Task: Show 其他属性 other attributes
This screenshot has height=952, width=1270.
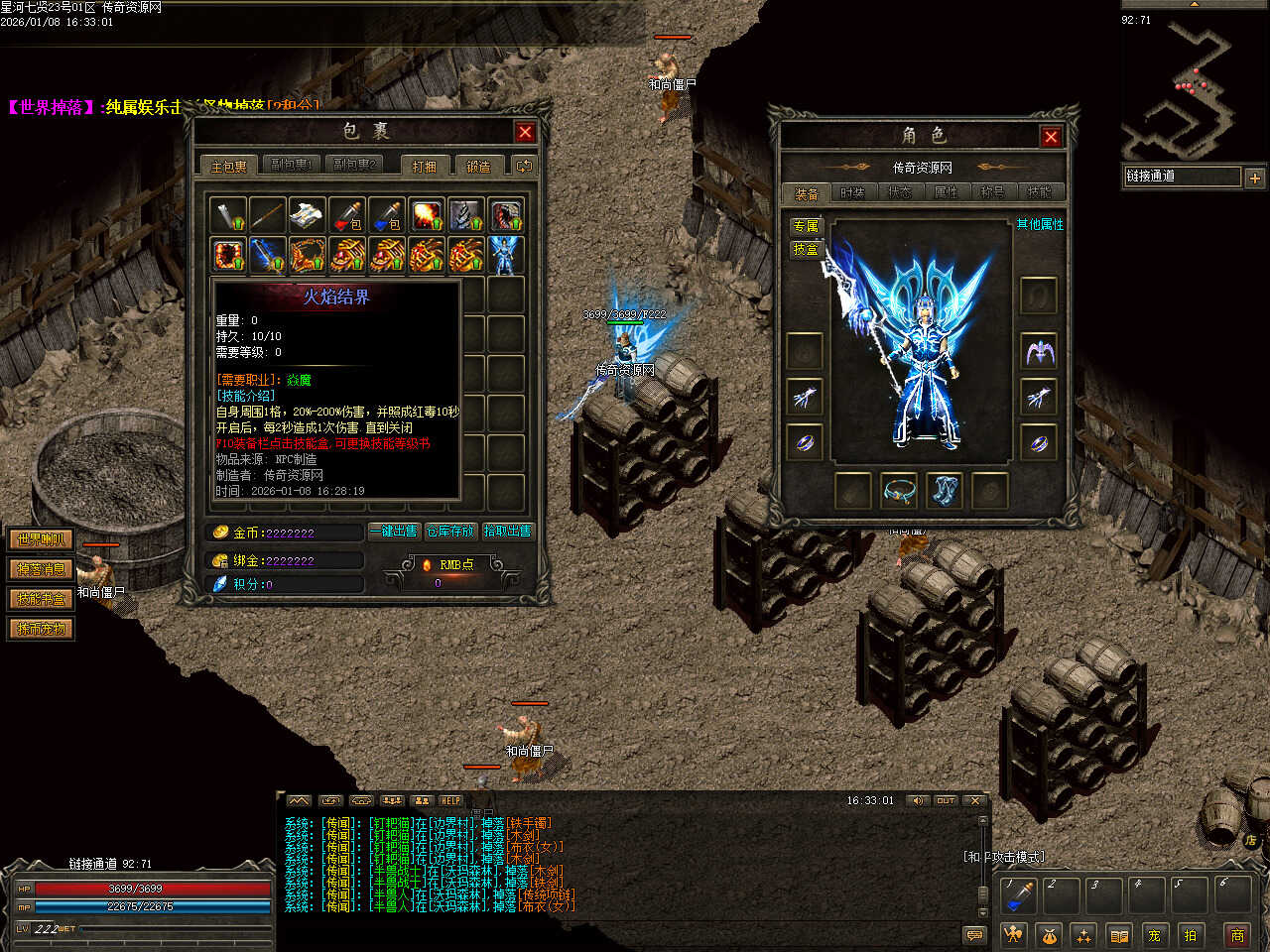Action: tap(1039, 225)
